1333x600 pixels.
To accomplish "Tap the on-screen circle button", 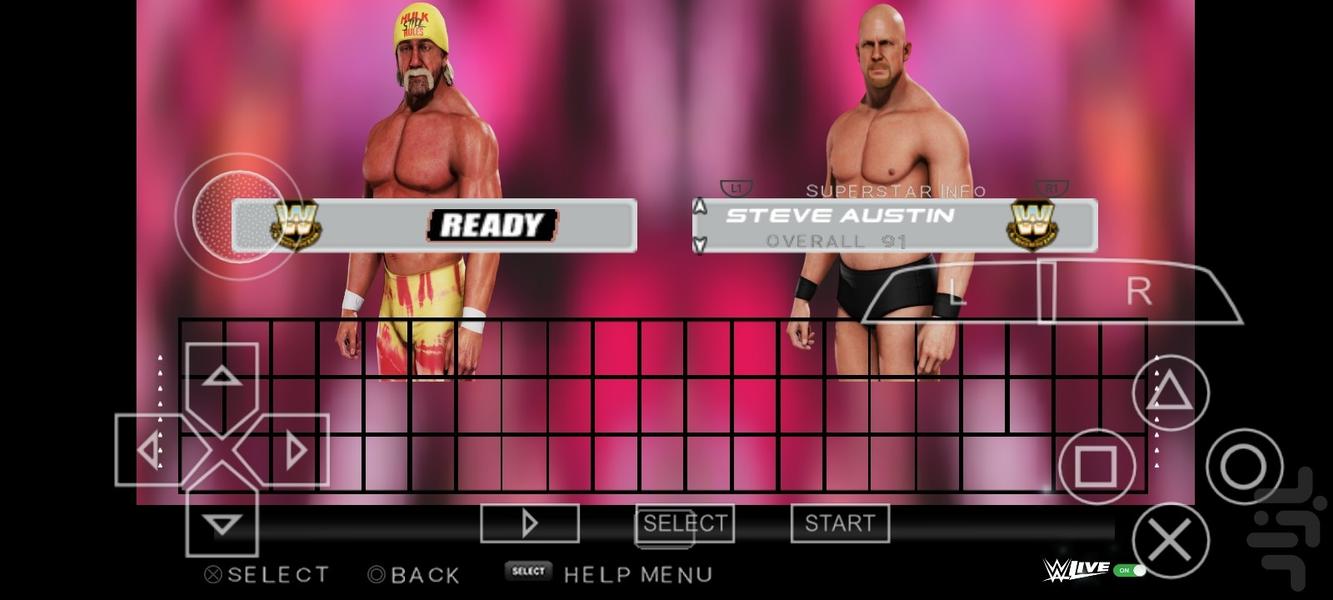I will 1244,466.
